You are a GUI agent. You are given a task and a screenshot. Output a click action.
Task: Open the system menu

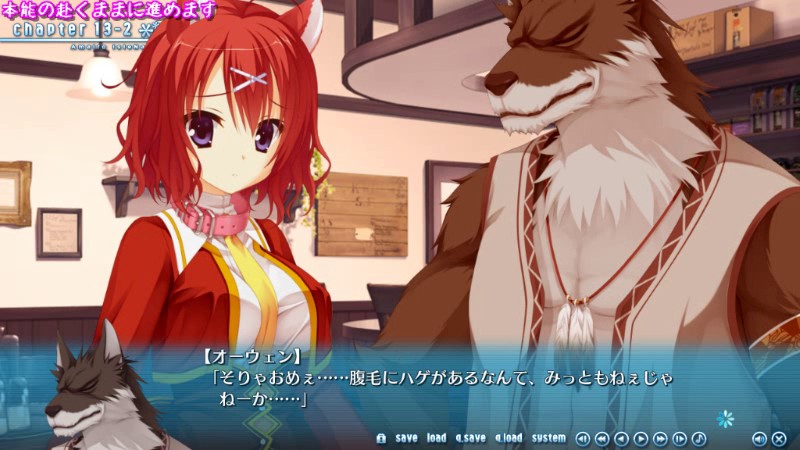pyautogui.click(x=548, y=438)
